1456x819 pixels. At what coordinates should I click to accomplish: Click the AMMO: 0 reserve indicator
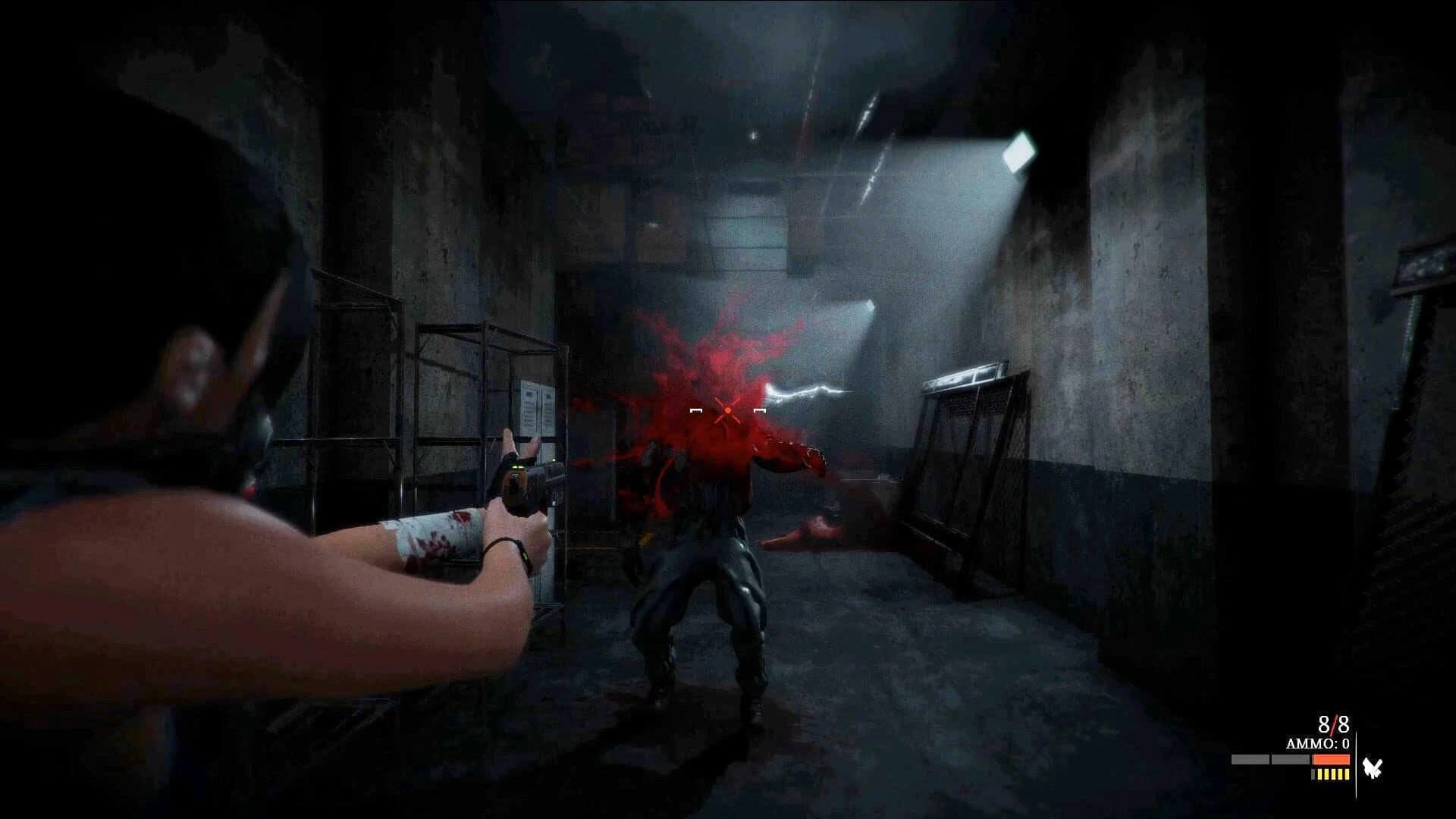[x=1318, y=743]
